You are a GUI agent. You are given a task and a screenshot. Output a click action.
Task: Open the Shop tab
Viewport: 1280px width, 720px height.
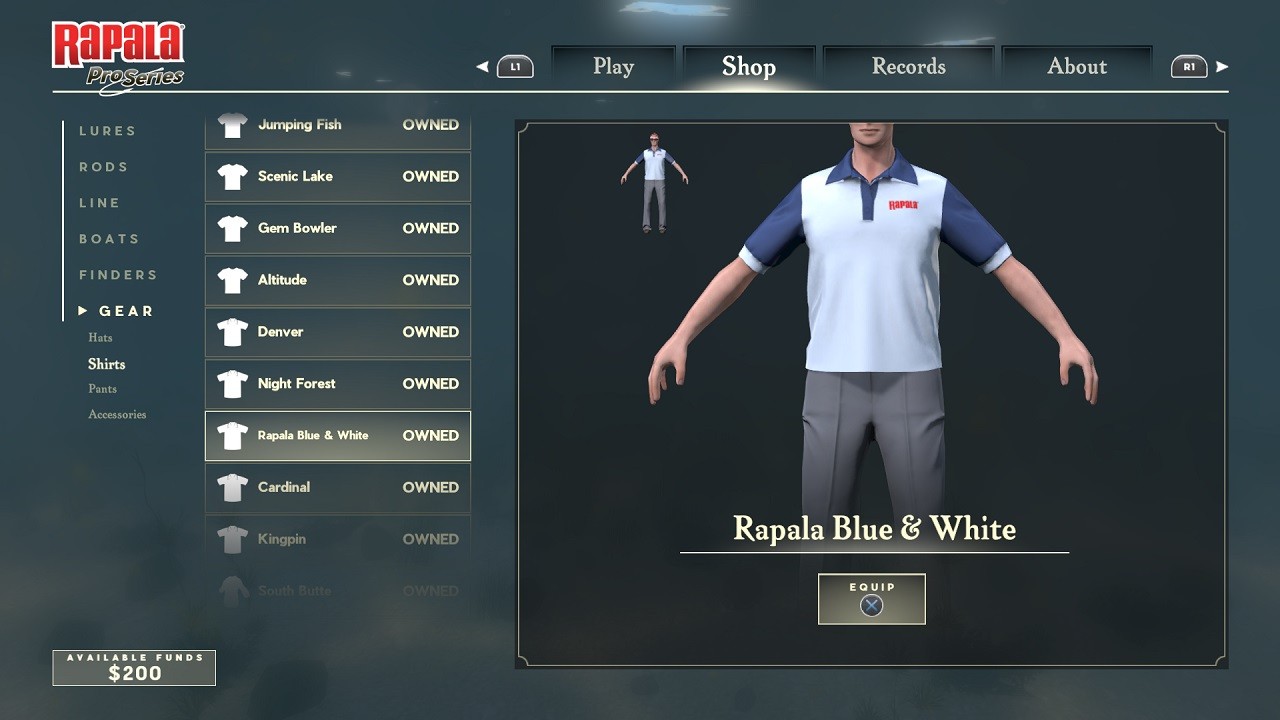(x=749, y=67)
